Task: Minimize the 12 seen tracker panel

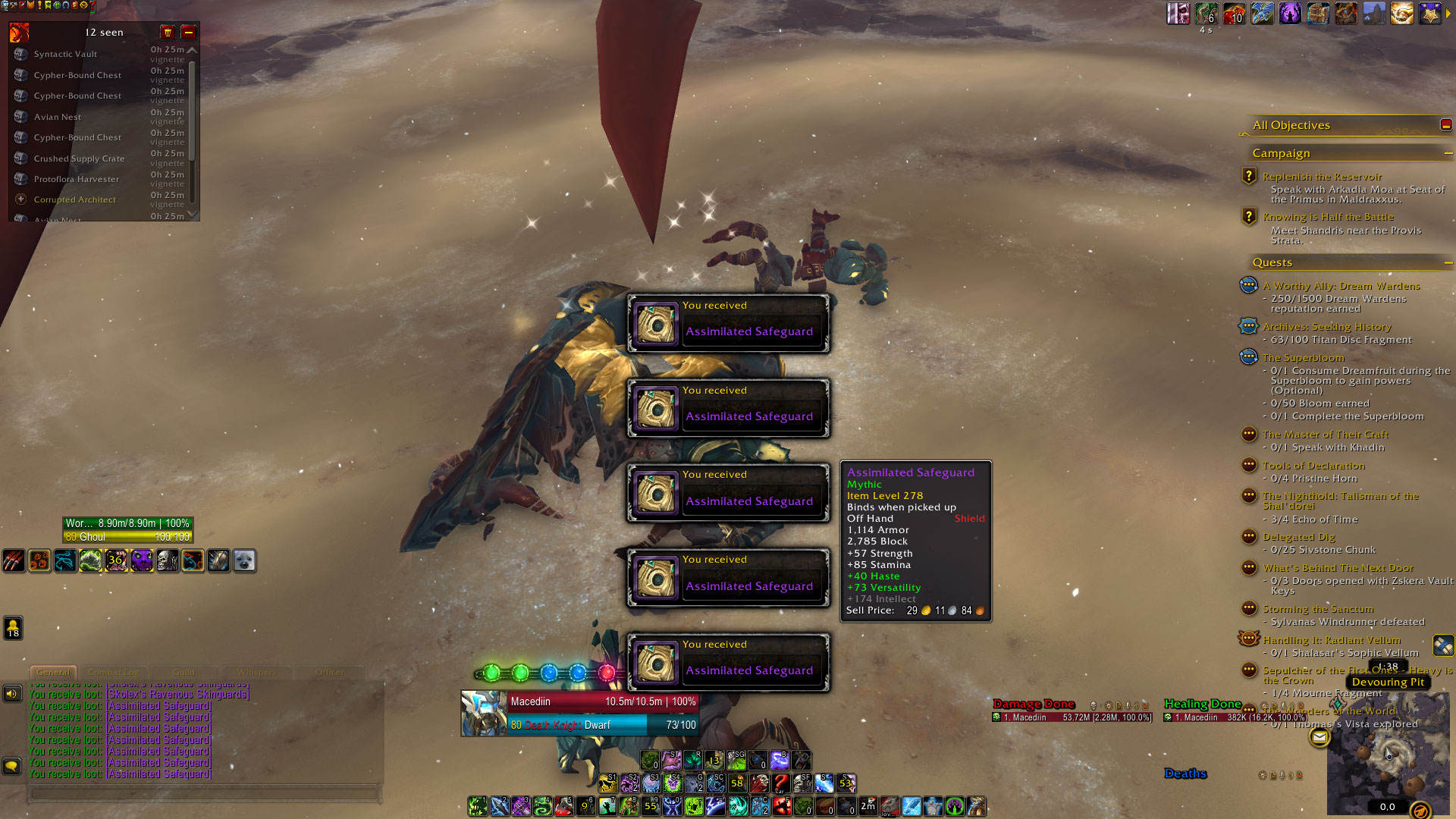Action: 188,32
